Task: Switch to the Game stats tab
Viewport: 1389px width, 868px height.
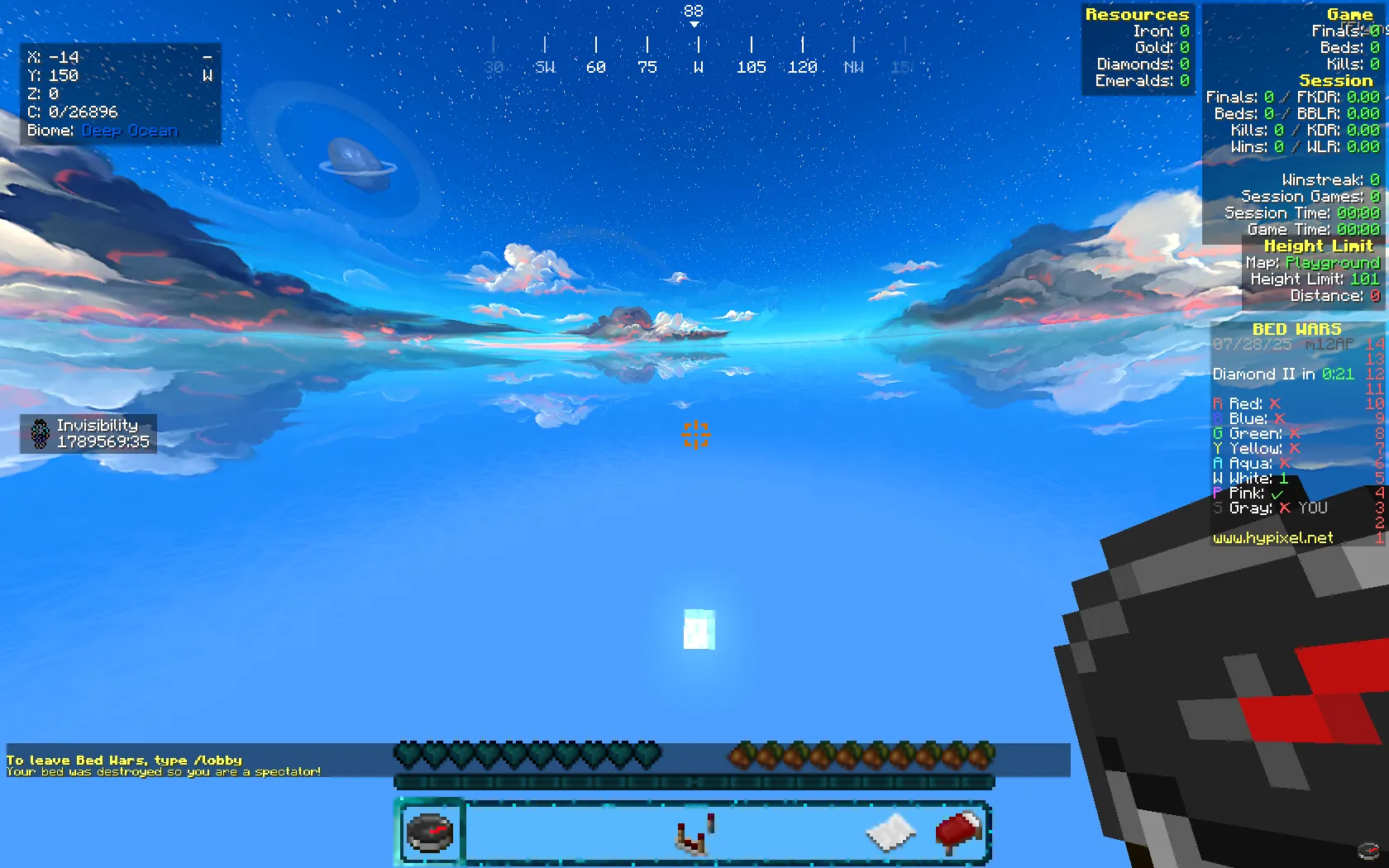Action: [1351, 14]
